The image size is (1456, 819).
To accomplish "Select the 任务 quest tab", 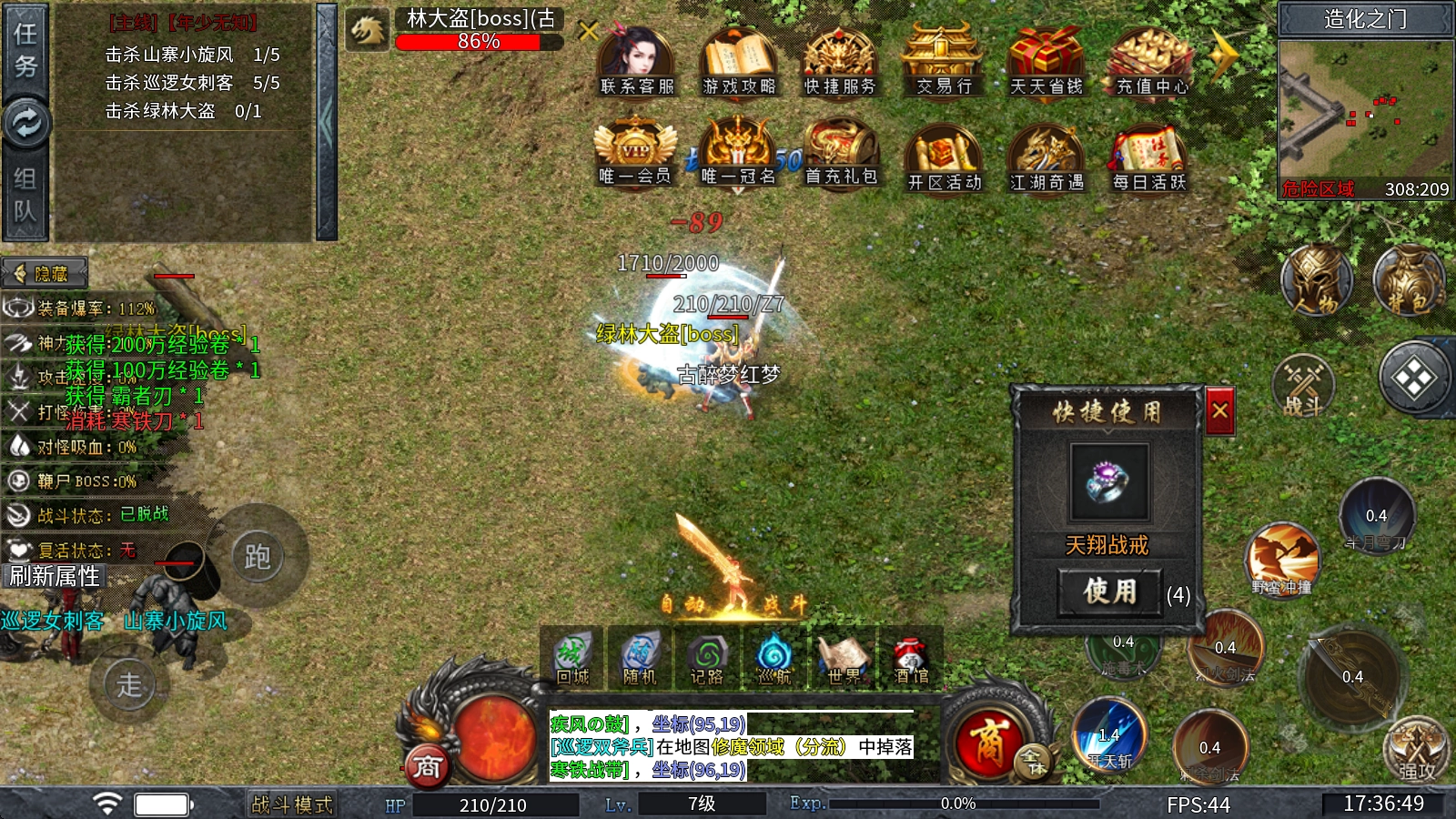I will (25, 50).
